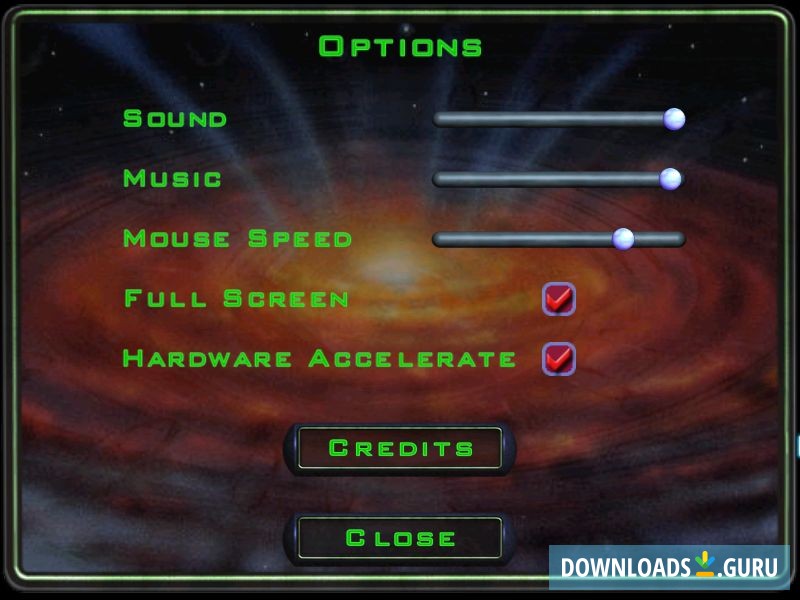Close the Options menu
Screen dimensions: 800x600
400,538
